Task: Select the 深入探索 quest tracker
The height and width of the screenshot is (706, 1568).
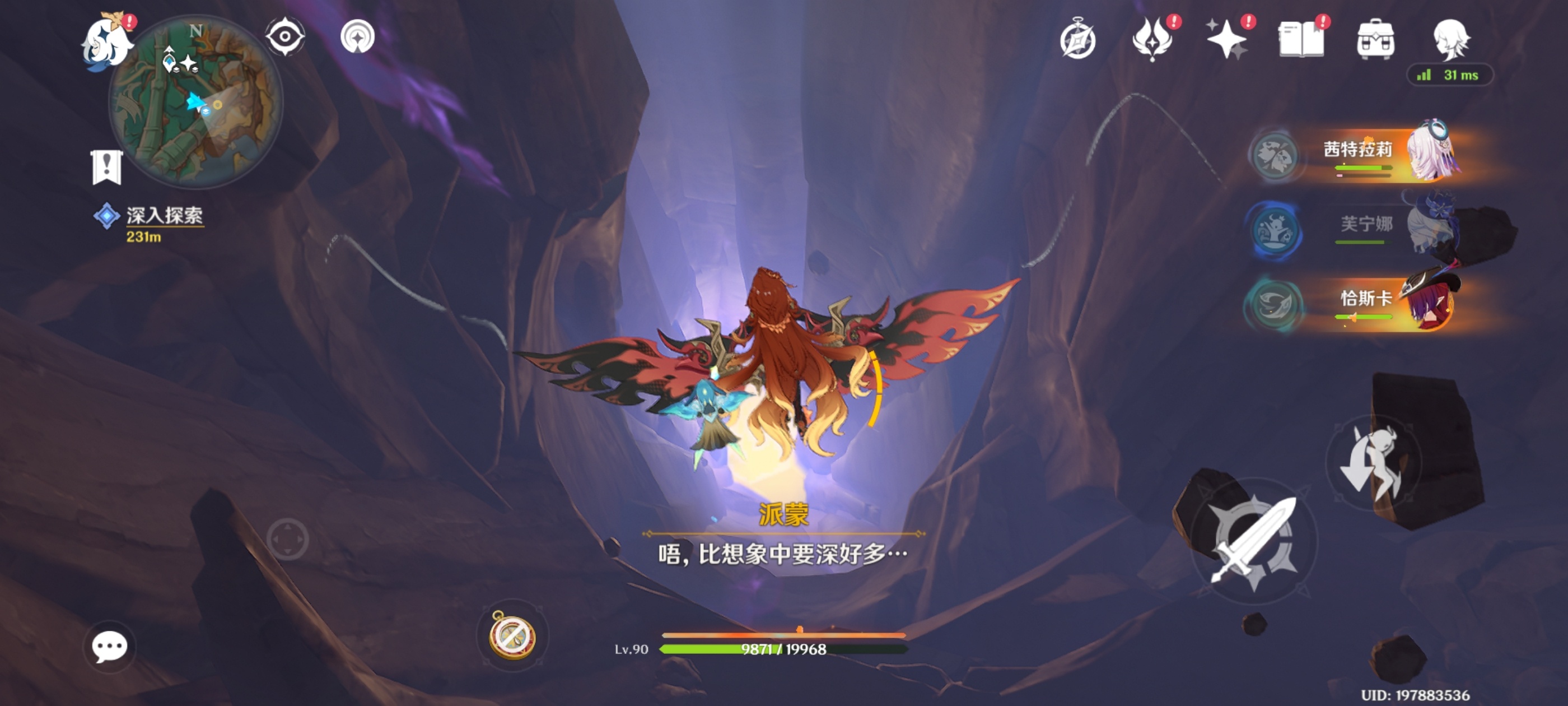Action: tap(163, 216)
